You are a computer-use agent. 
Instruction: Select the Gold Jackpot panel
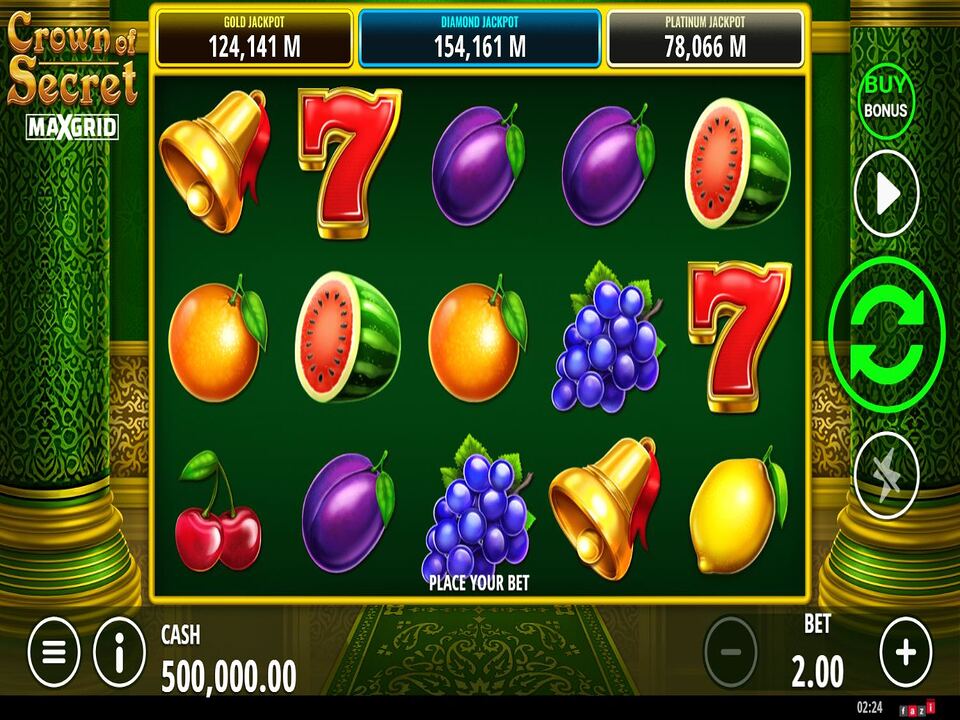tap(255, 38)
